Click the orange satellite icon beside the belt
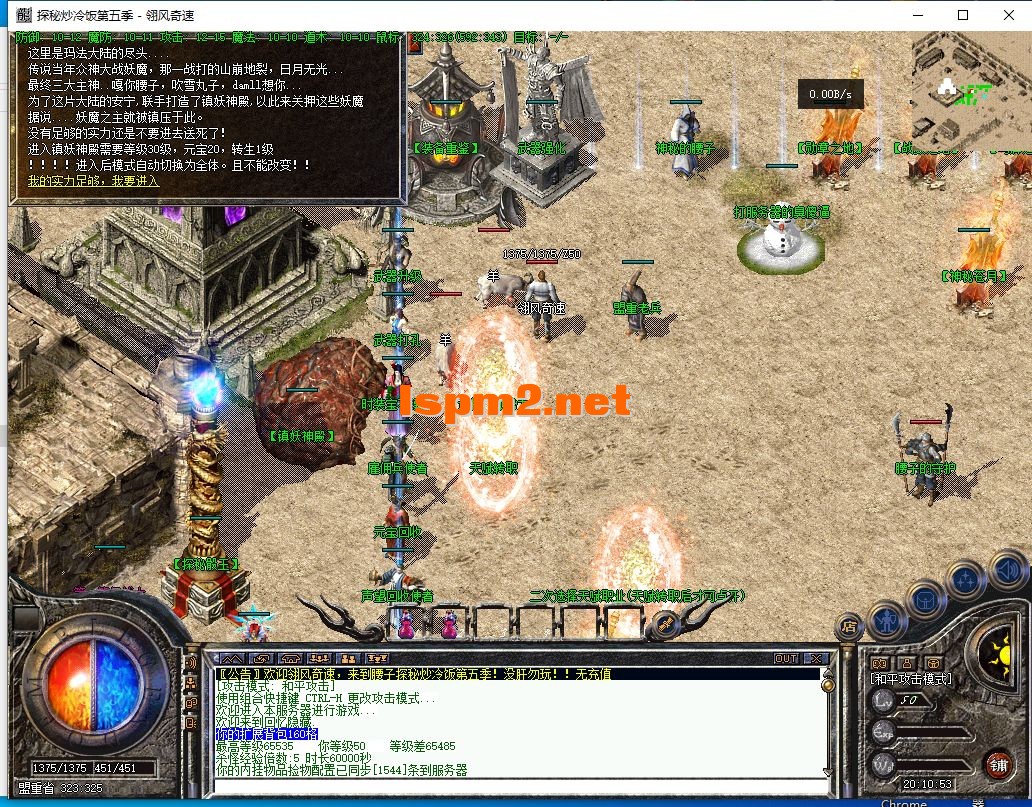This screenshot has height=807, width=1032. click(x=665, y=626)
